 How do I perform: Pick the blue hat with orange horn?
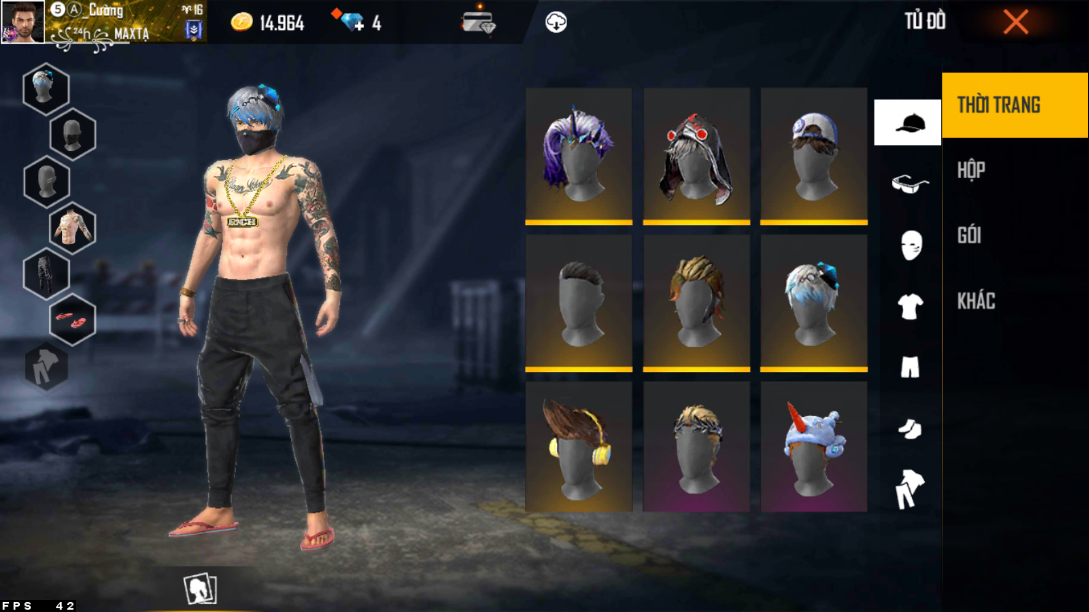pyautogui.click(x=813, y=446)
